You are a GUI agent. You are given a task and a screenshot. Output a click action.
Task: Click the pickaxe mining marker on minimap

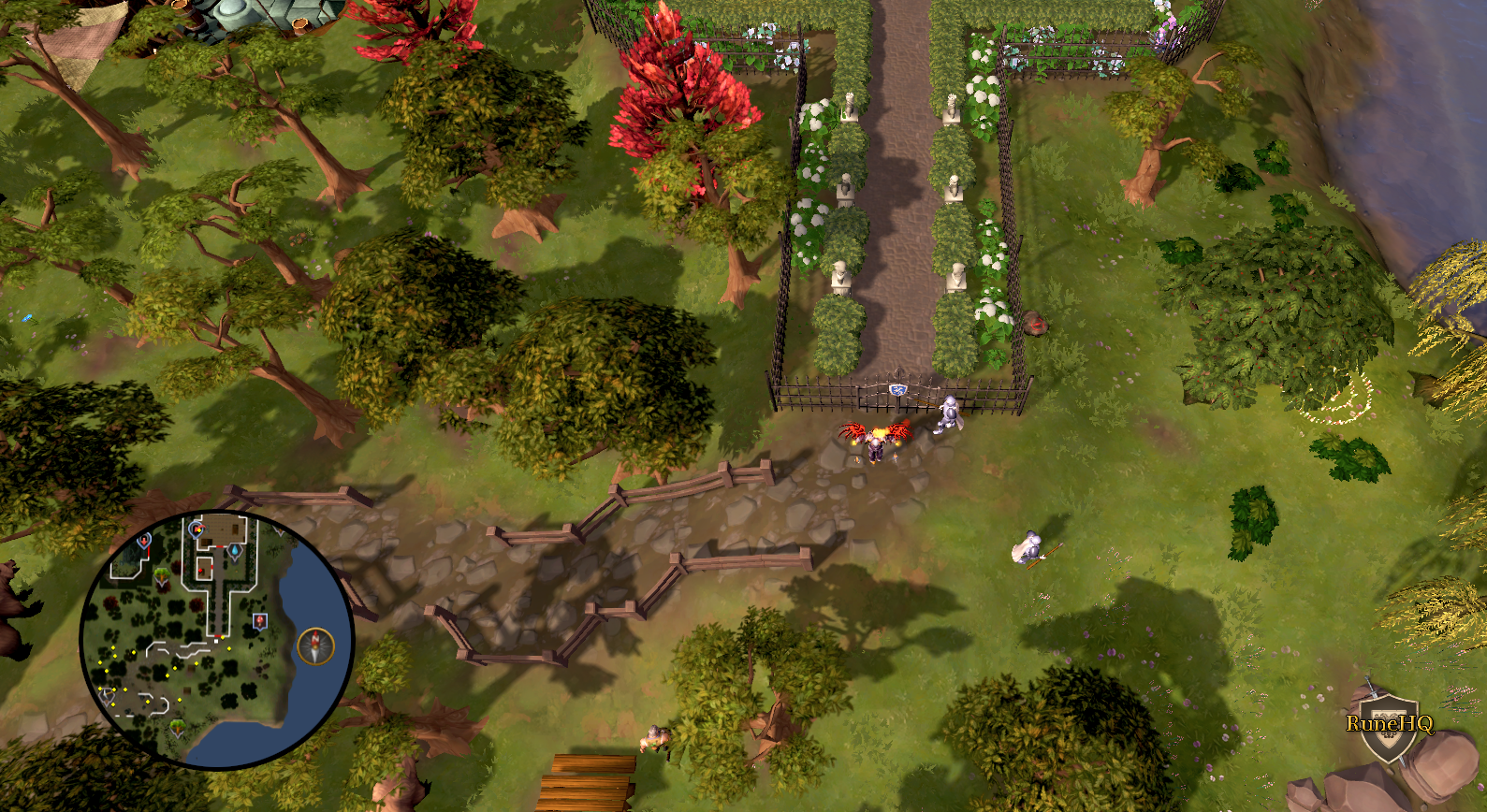(107, 695)
